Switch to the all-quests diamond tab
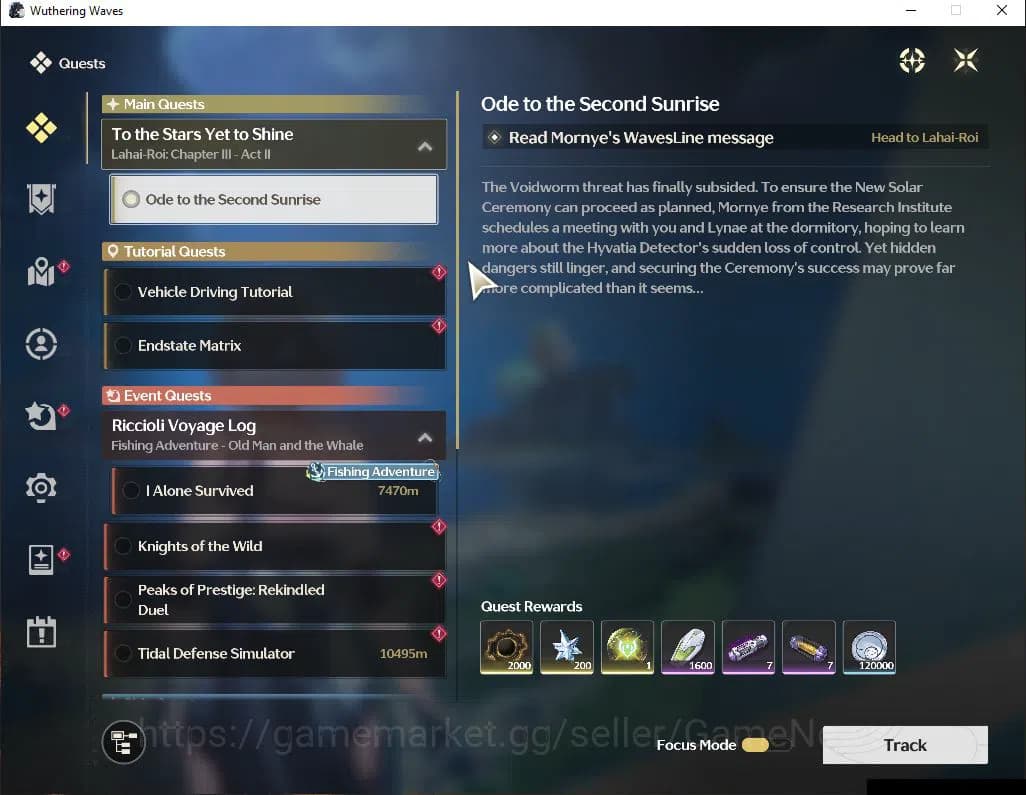 41,128
